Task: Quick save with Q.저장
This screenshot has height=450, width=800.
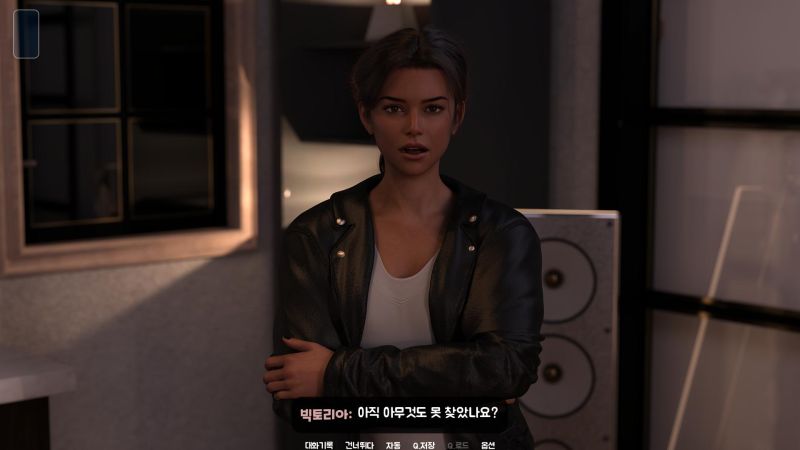Action: (x=424, y=444)
